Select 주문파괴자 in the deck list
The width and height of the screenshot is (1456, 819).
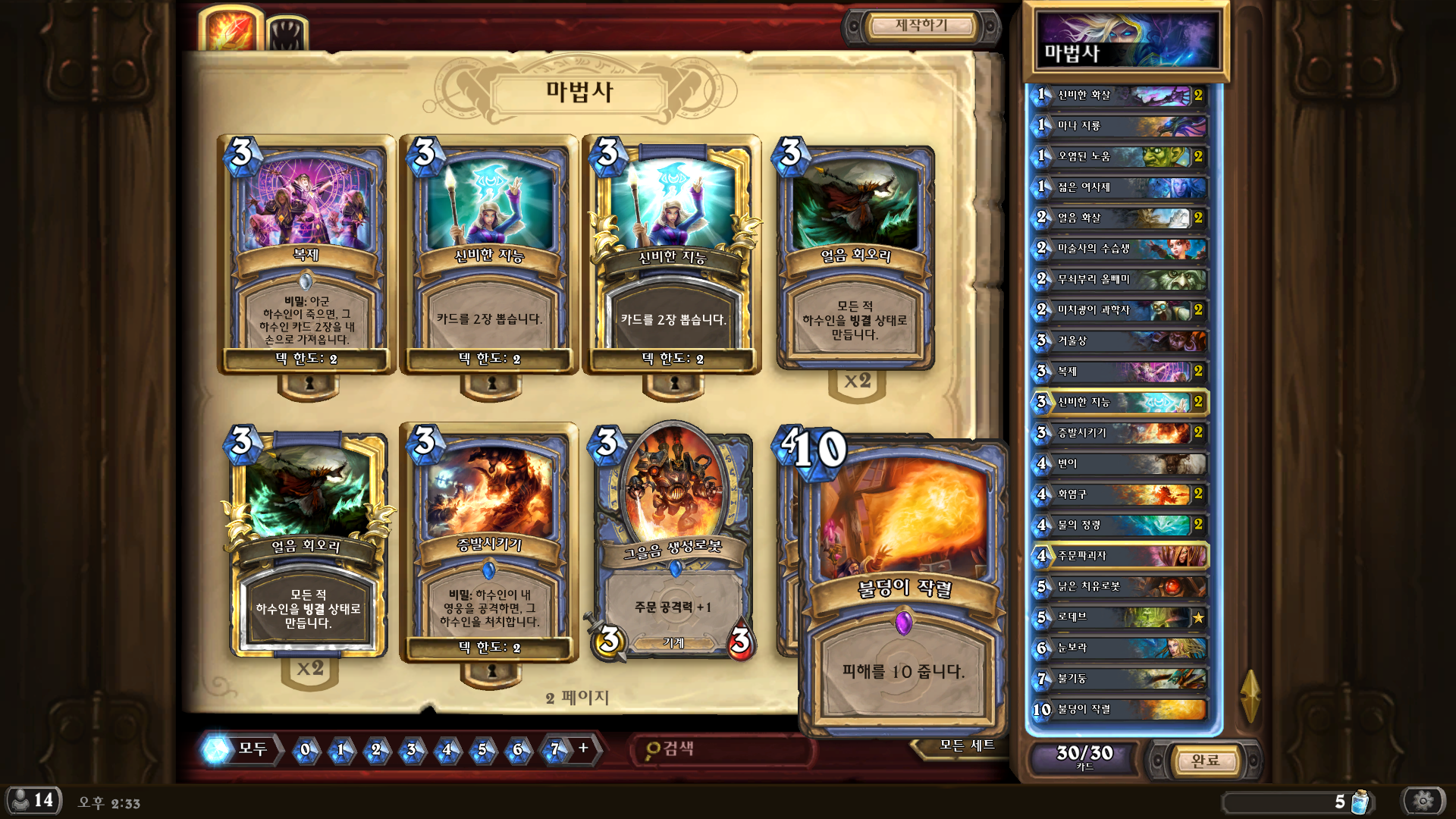click(1120, 556)
